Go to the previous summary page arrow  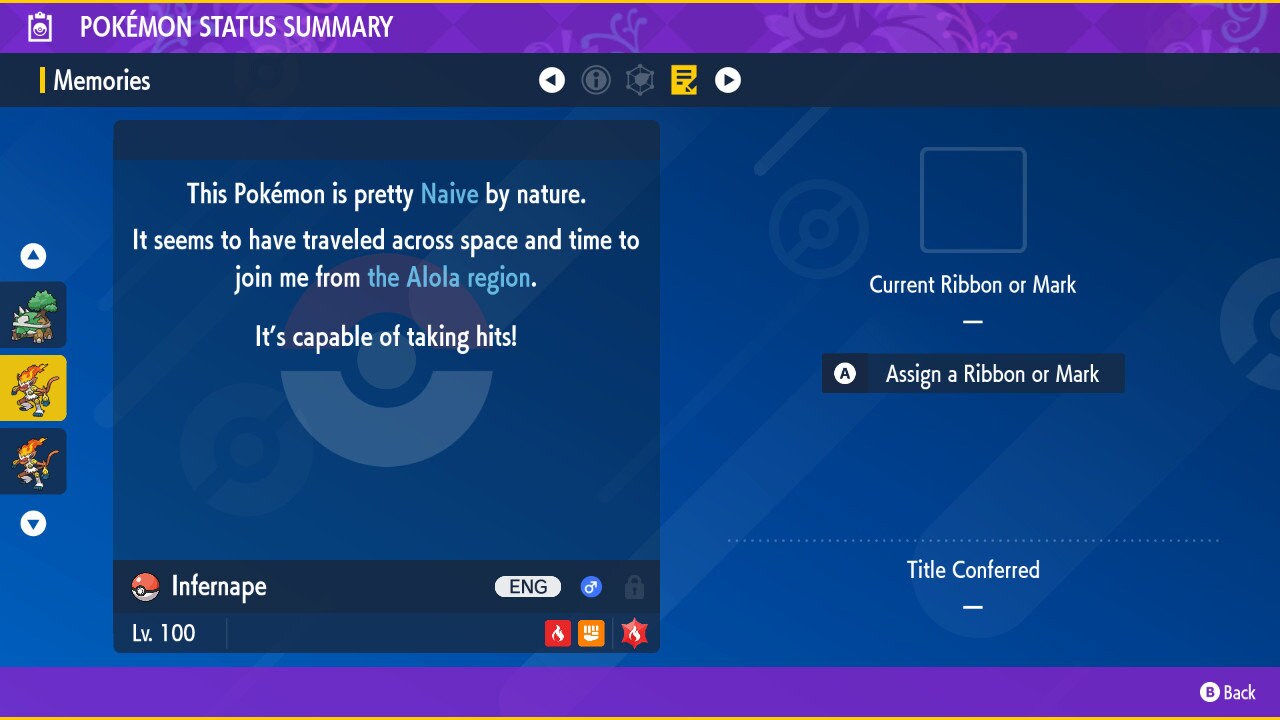tap(552, 80)
